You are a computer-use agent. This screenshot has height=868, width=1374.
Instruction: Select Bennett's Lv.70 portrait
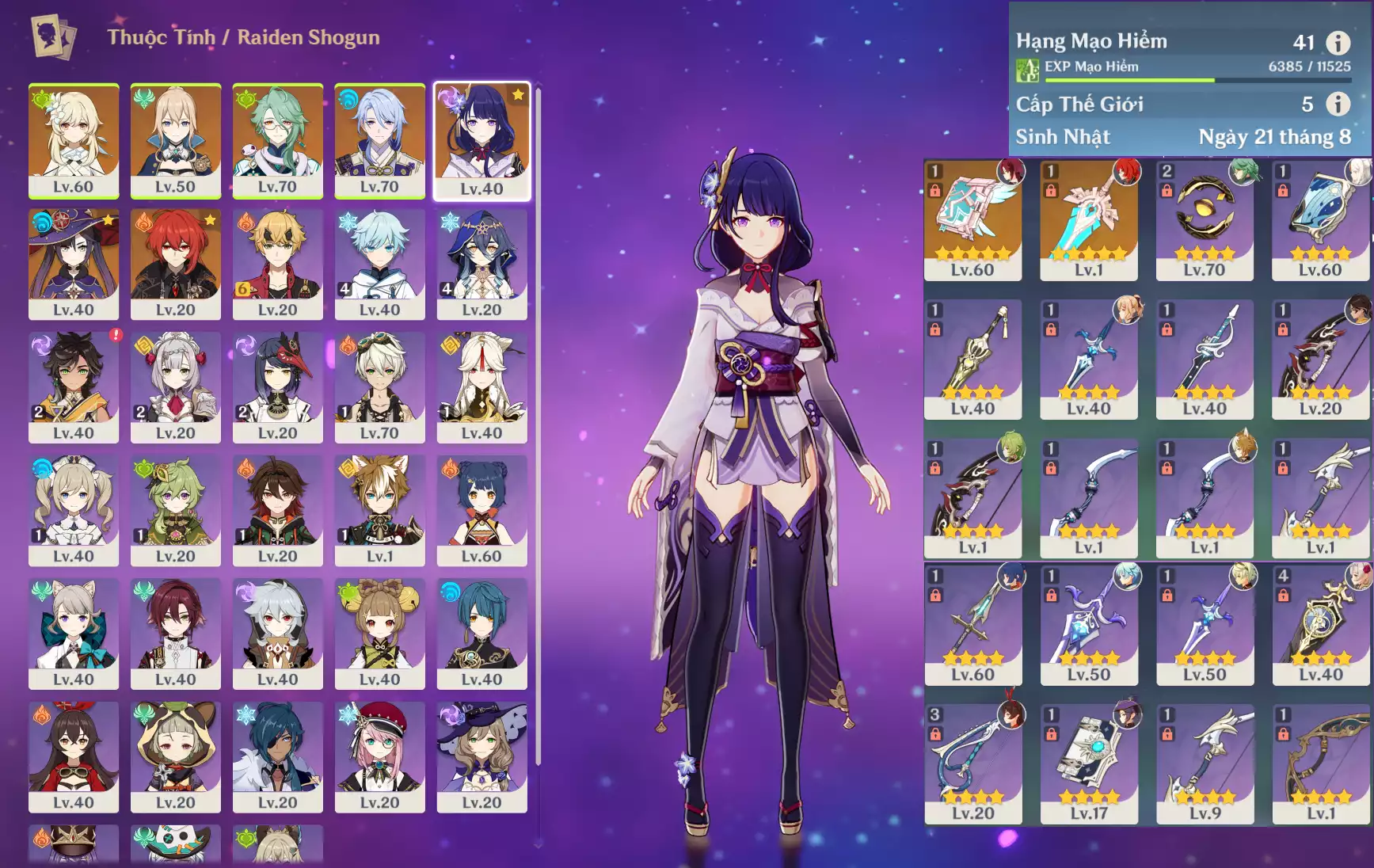pos(379,386)
